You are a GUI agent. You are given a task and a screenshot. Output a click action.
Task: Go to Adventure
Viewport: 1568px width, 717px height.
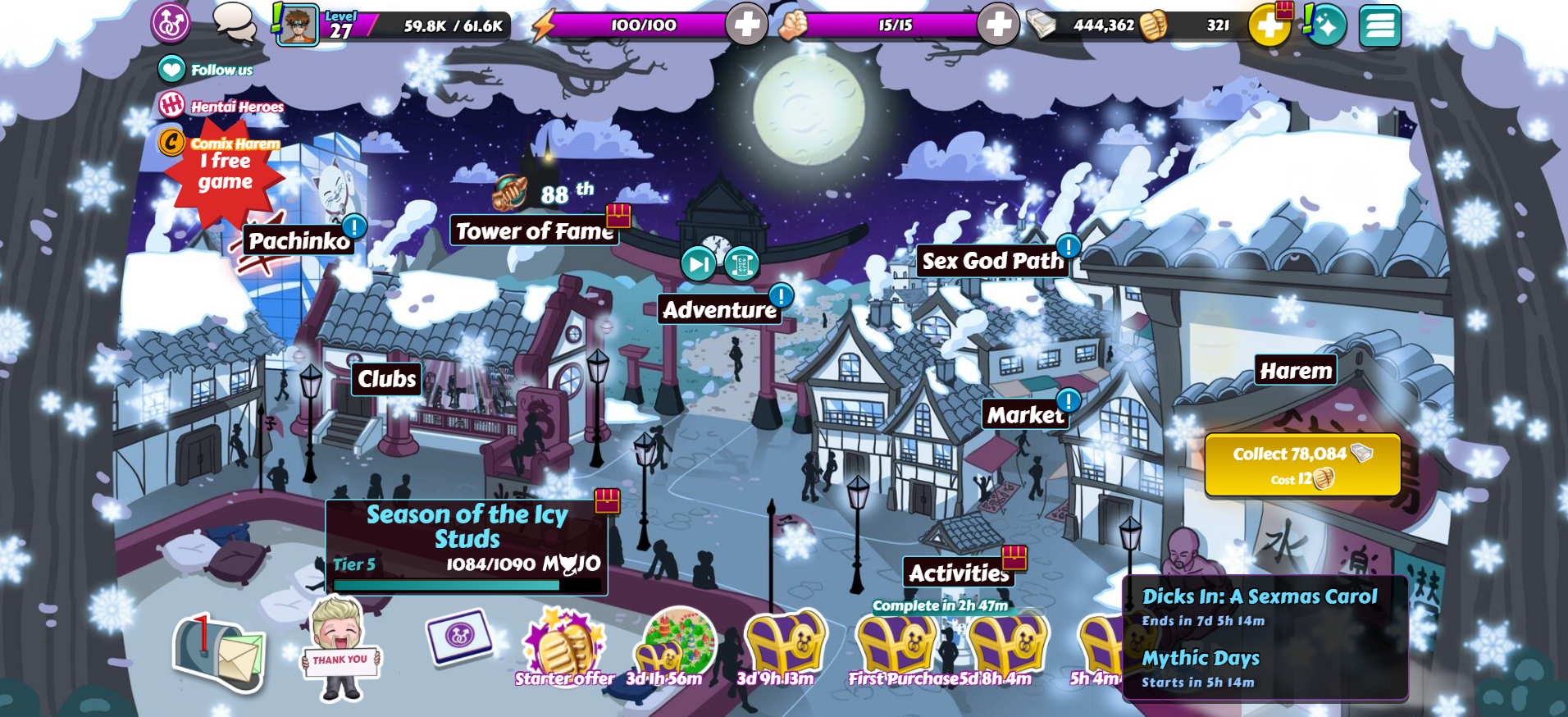[719, 310]
